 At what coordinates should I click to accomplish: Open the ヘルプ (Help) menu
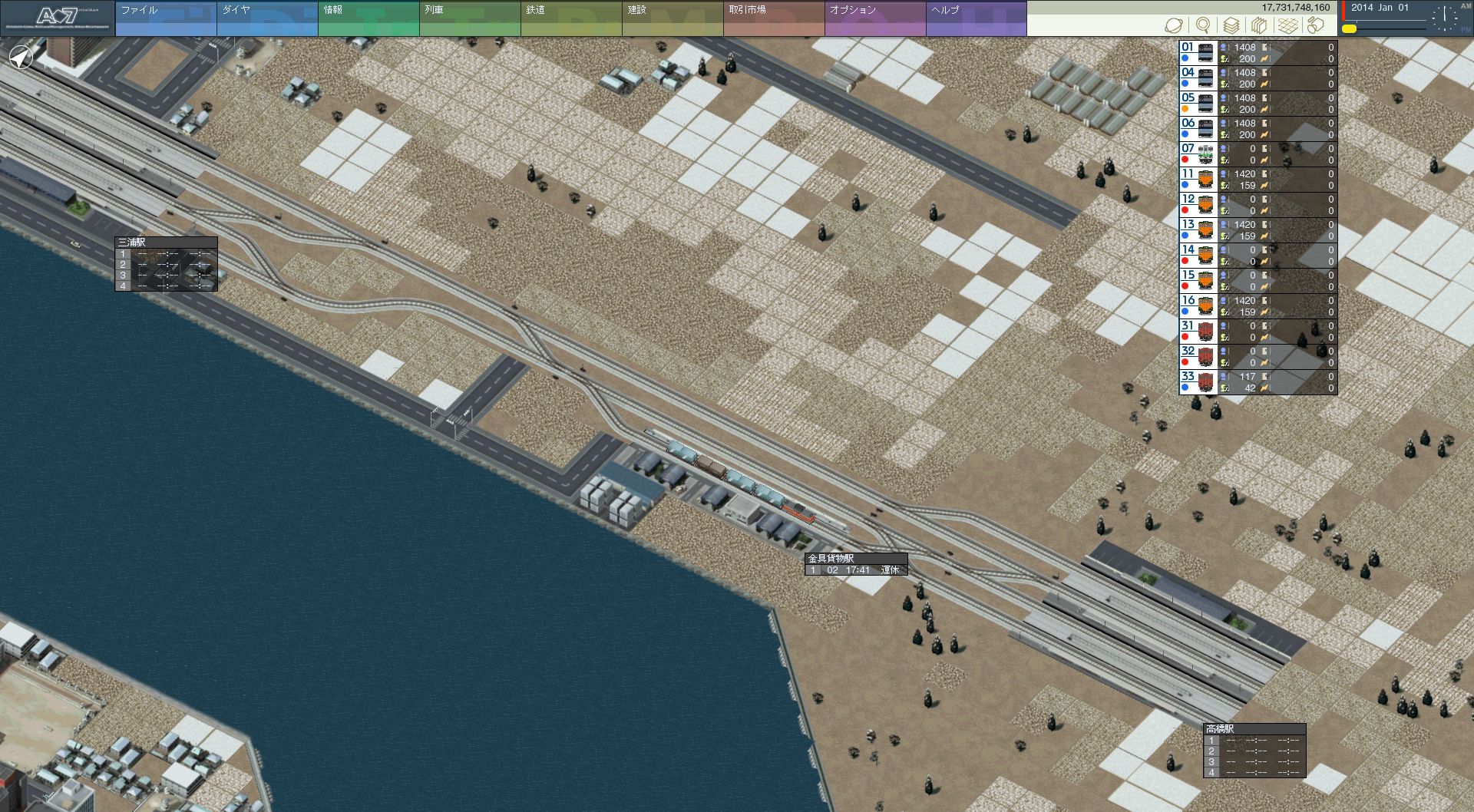coord(976,18)
